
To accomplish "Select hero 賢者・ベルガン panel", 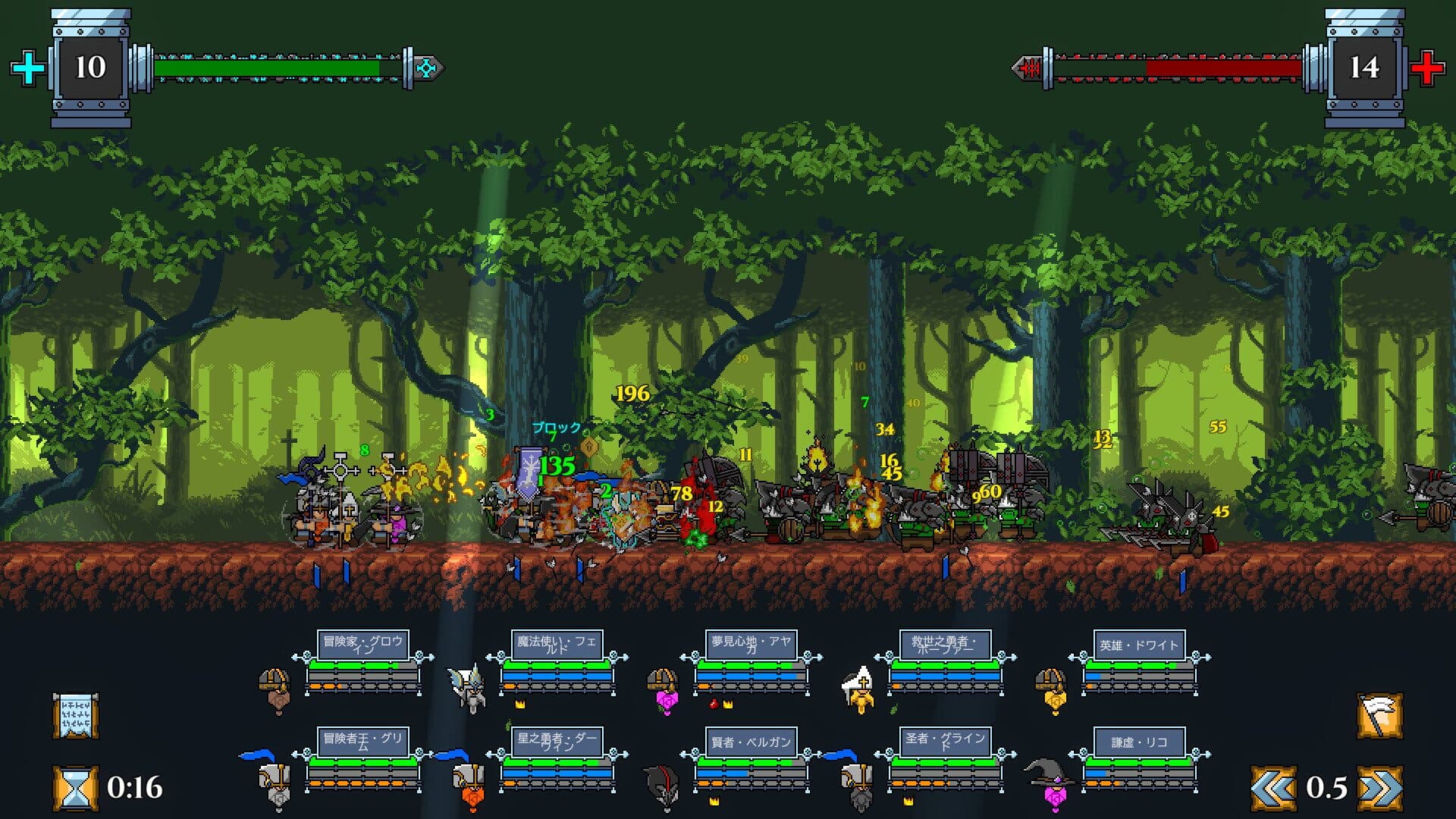I will coord(751,759).
